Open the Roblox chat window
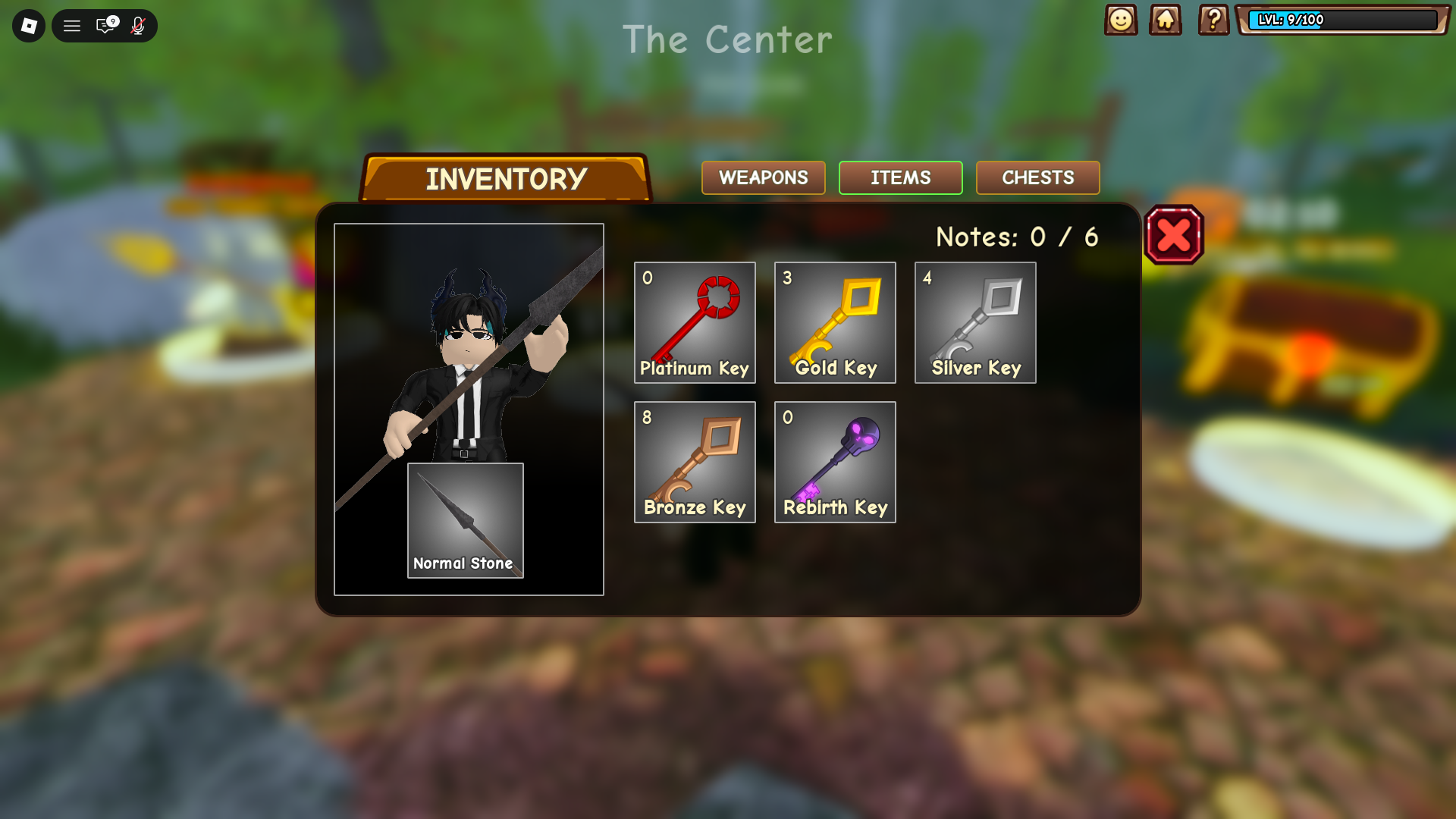The image size is (1456, 819). (x=105, y=26)
